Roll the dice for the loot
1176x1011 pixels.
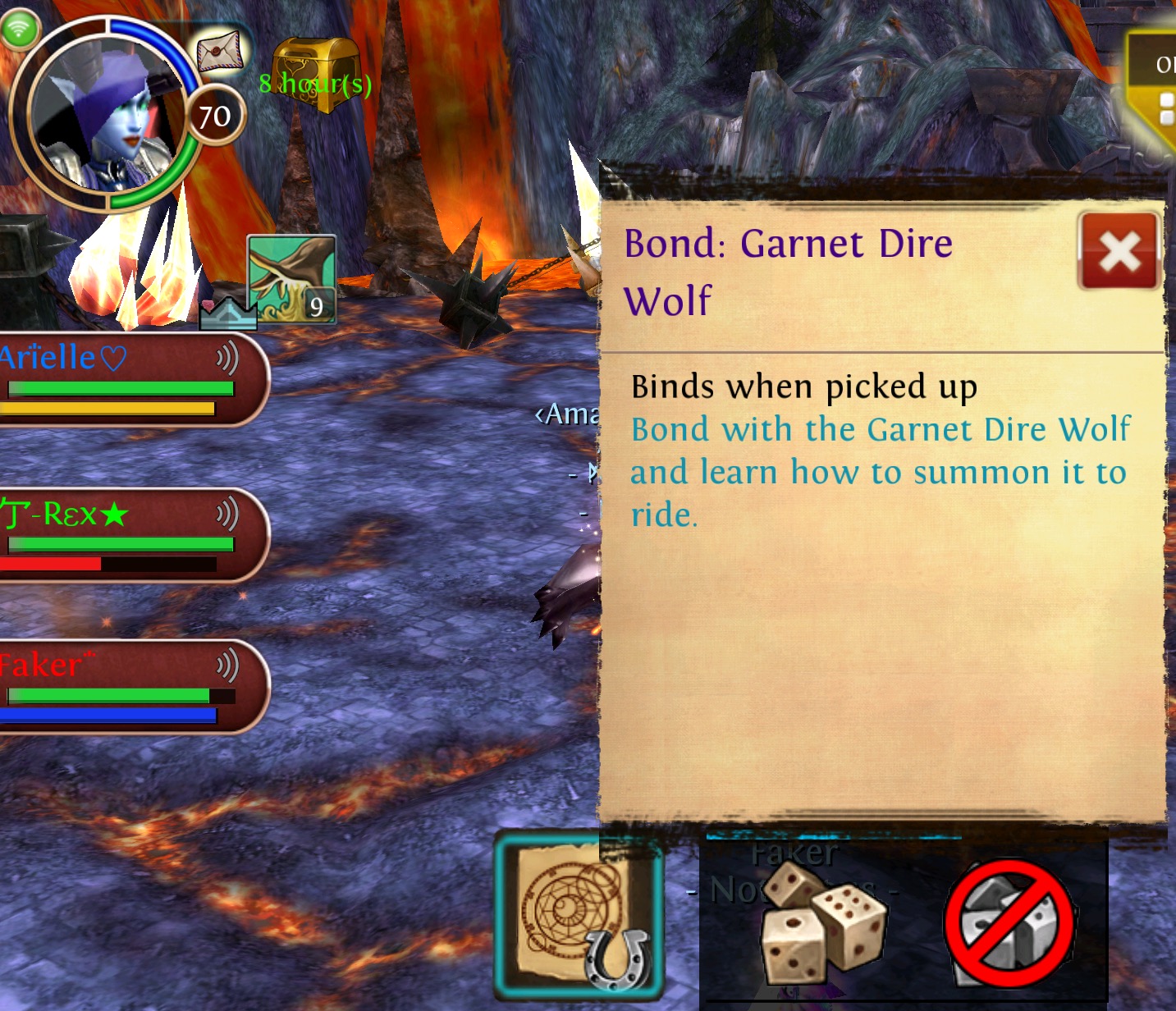pos(823,924)
